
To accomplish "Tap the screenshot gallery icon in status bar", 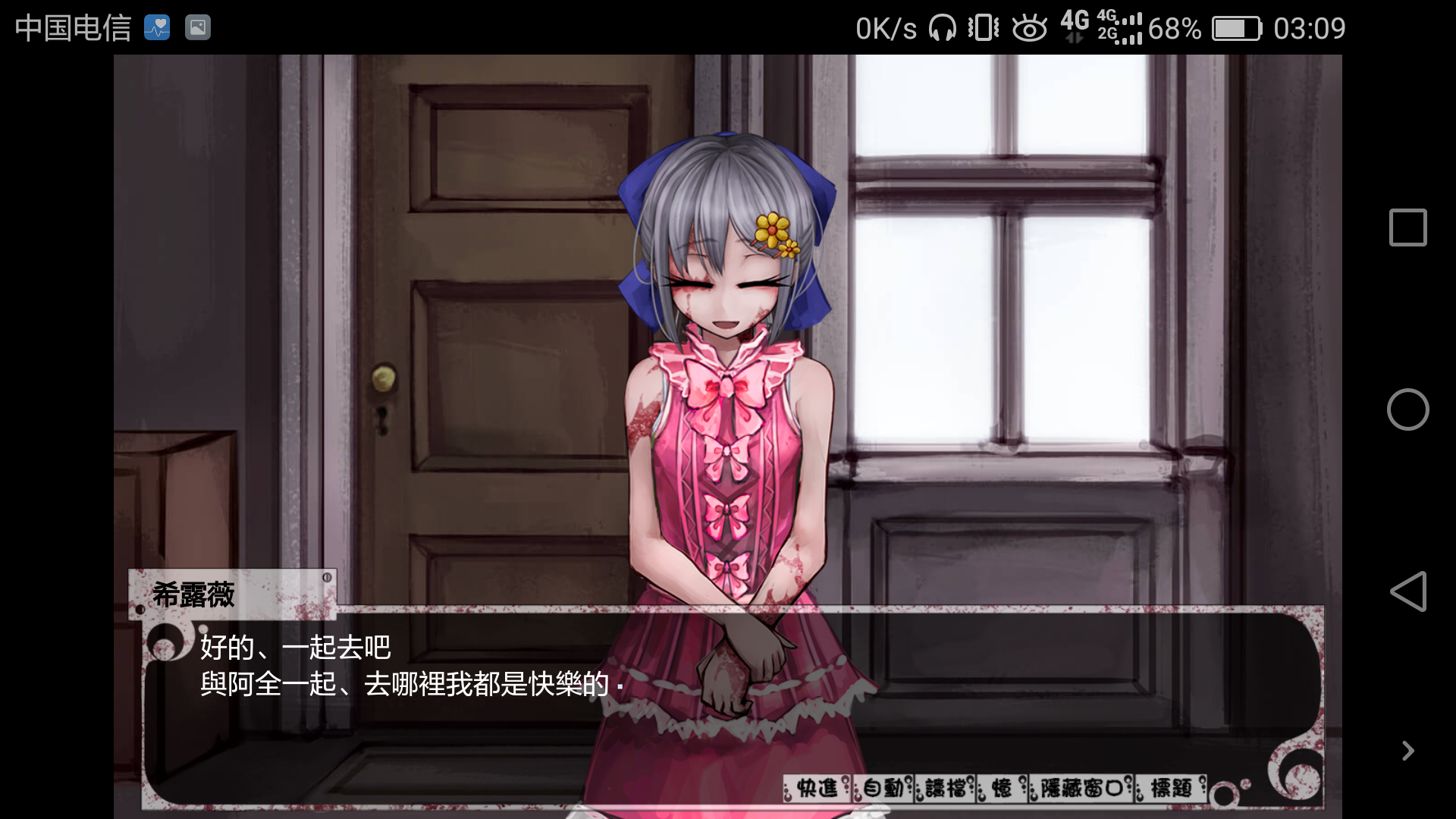I will [197, 27].
